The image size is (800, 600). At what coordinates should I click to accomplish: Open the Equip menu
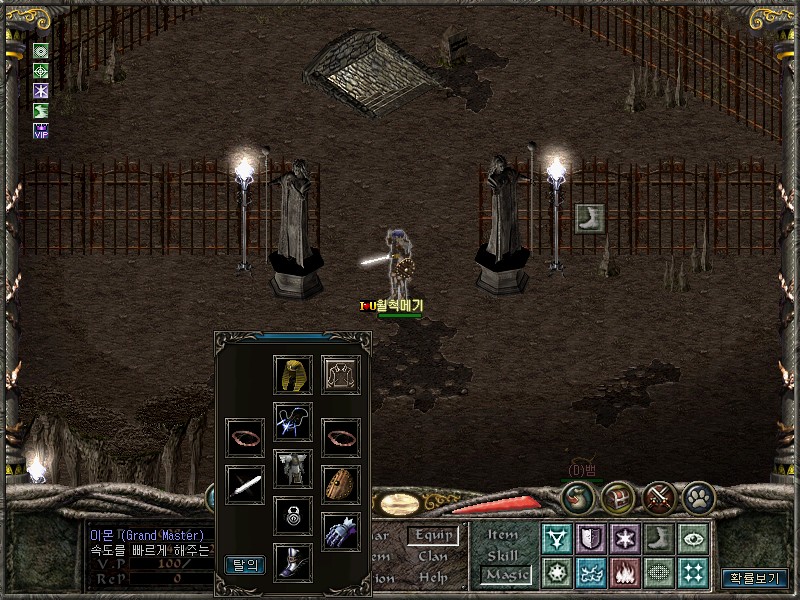[x=433, y=536]
